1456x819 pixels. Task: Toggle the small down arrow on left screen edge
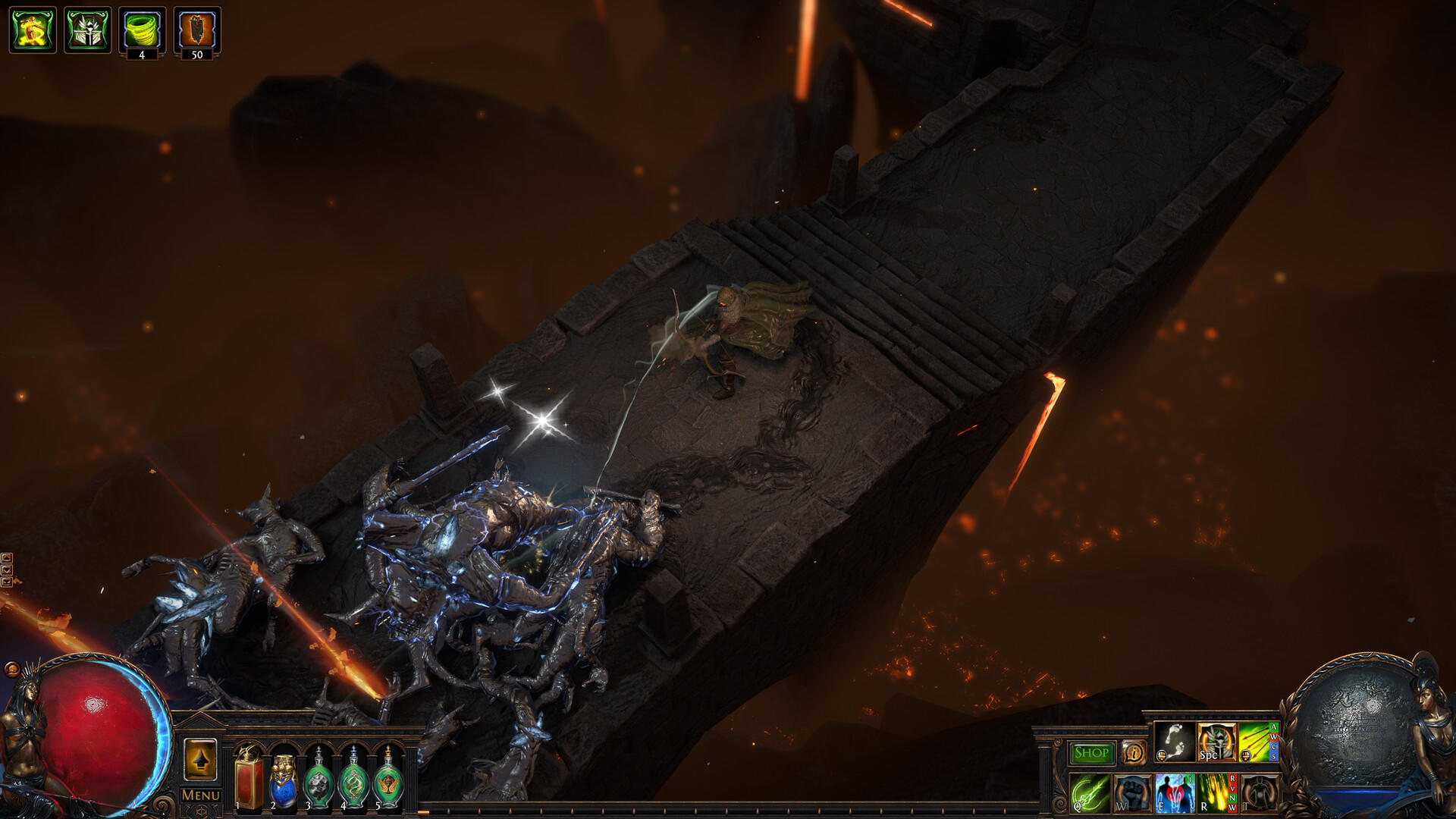tap(7, 570)
